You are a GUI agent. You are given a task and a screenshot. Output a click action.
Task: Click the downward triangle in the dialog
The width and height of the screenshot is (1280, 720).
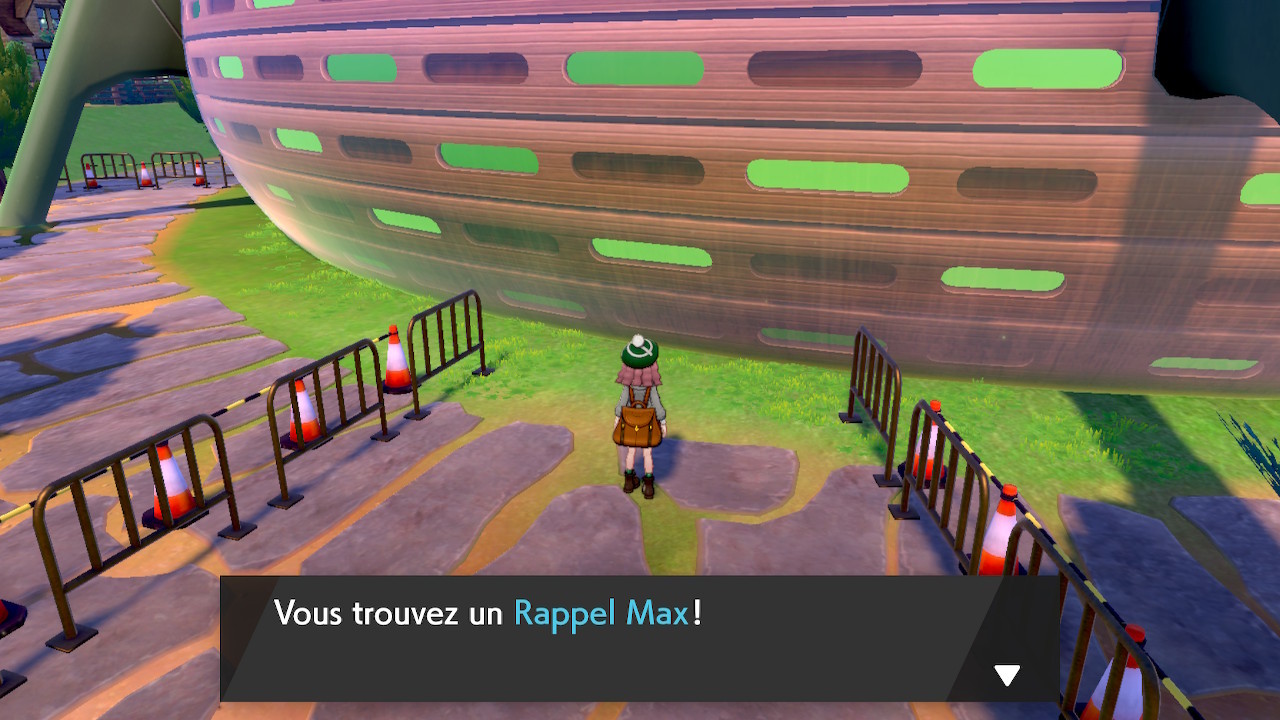point(1007,675)
